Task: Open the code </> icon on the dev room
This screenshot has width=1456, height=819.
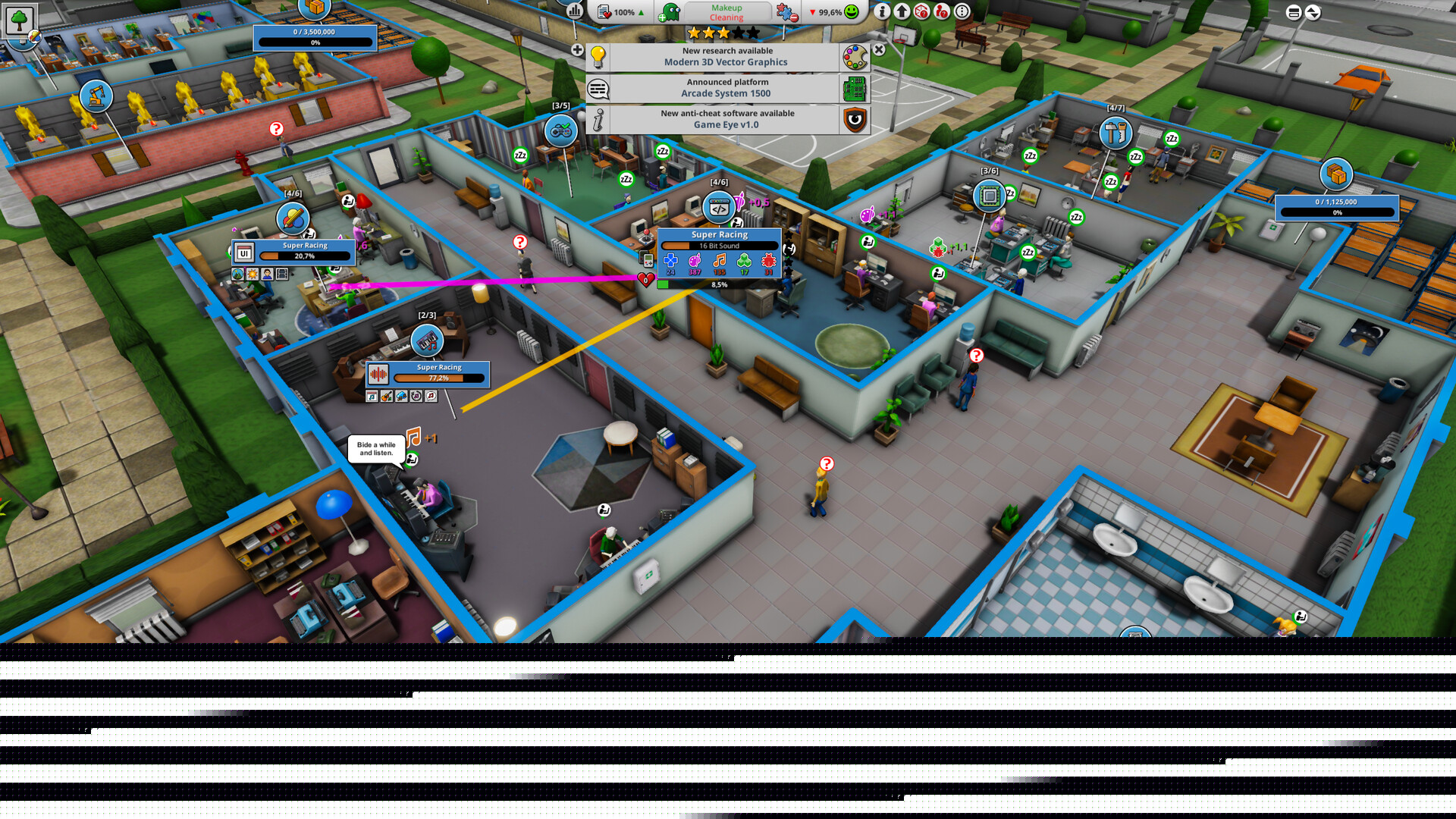Action: (x=718, y=206)
